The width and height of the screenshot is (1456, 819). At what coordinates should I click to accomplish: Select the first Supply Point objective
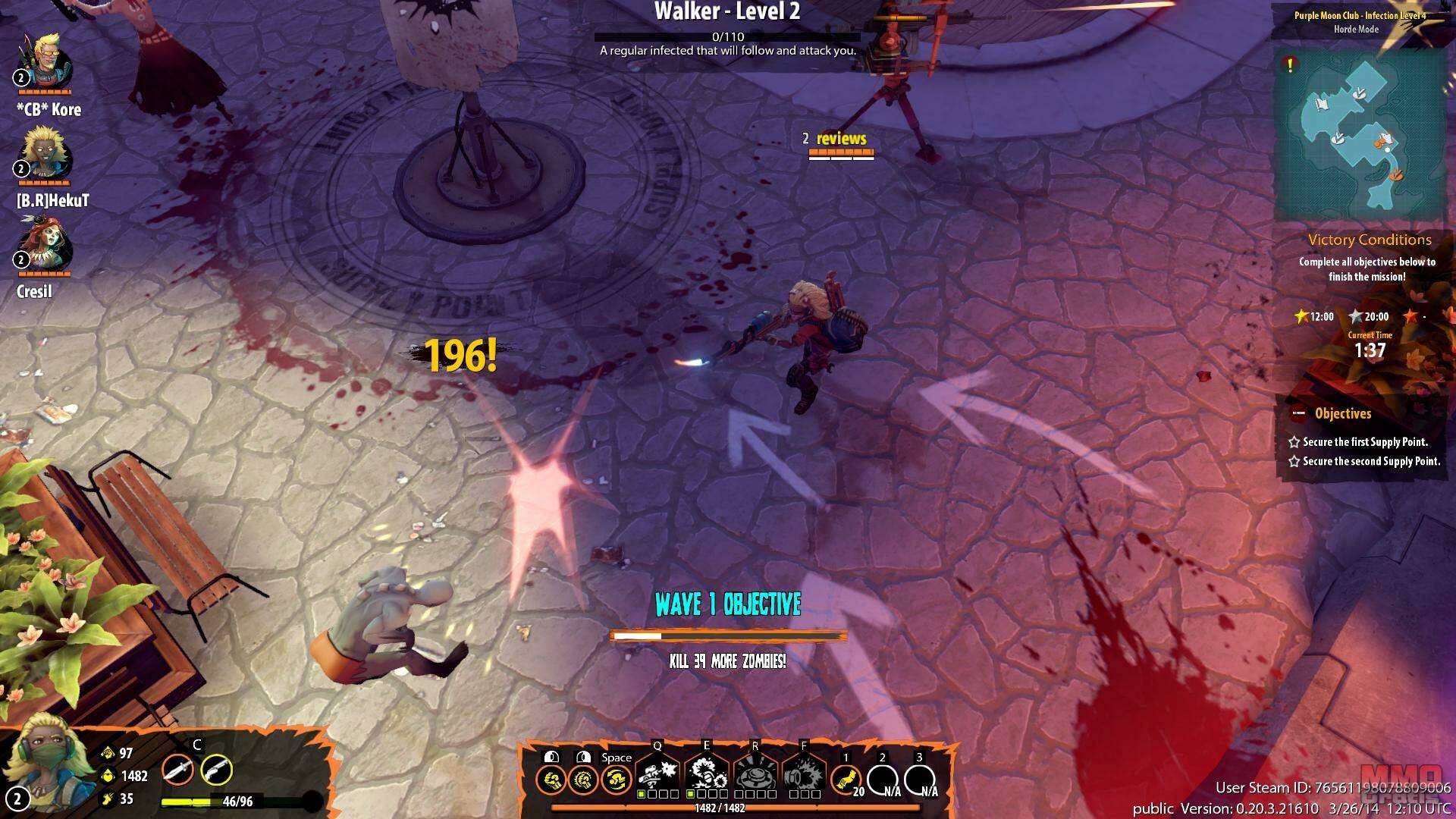point(1364,441)
